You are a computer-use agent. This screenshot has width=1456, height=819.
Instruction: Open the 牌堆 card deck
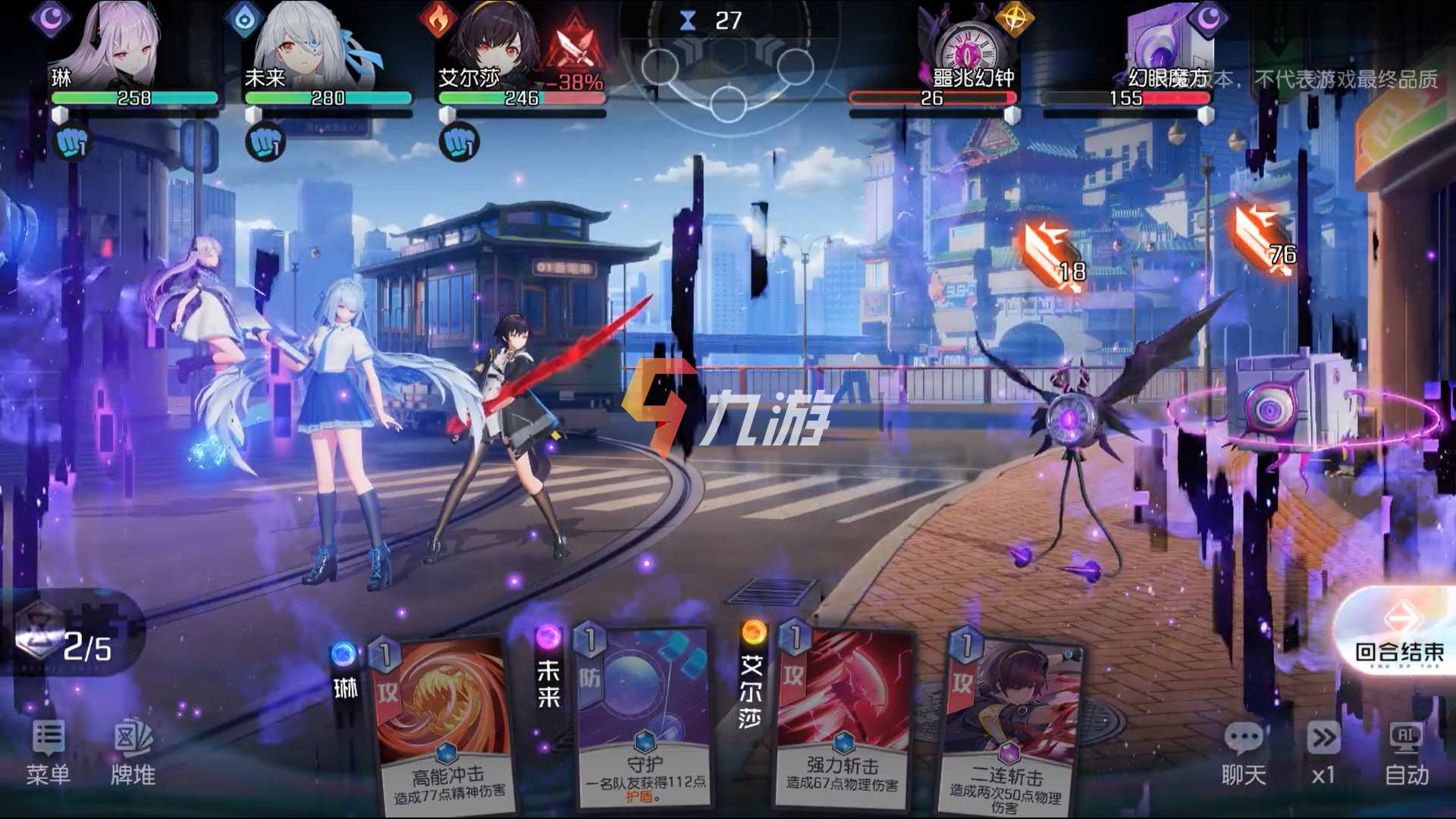coord(133,751)
